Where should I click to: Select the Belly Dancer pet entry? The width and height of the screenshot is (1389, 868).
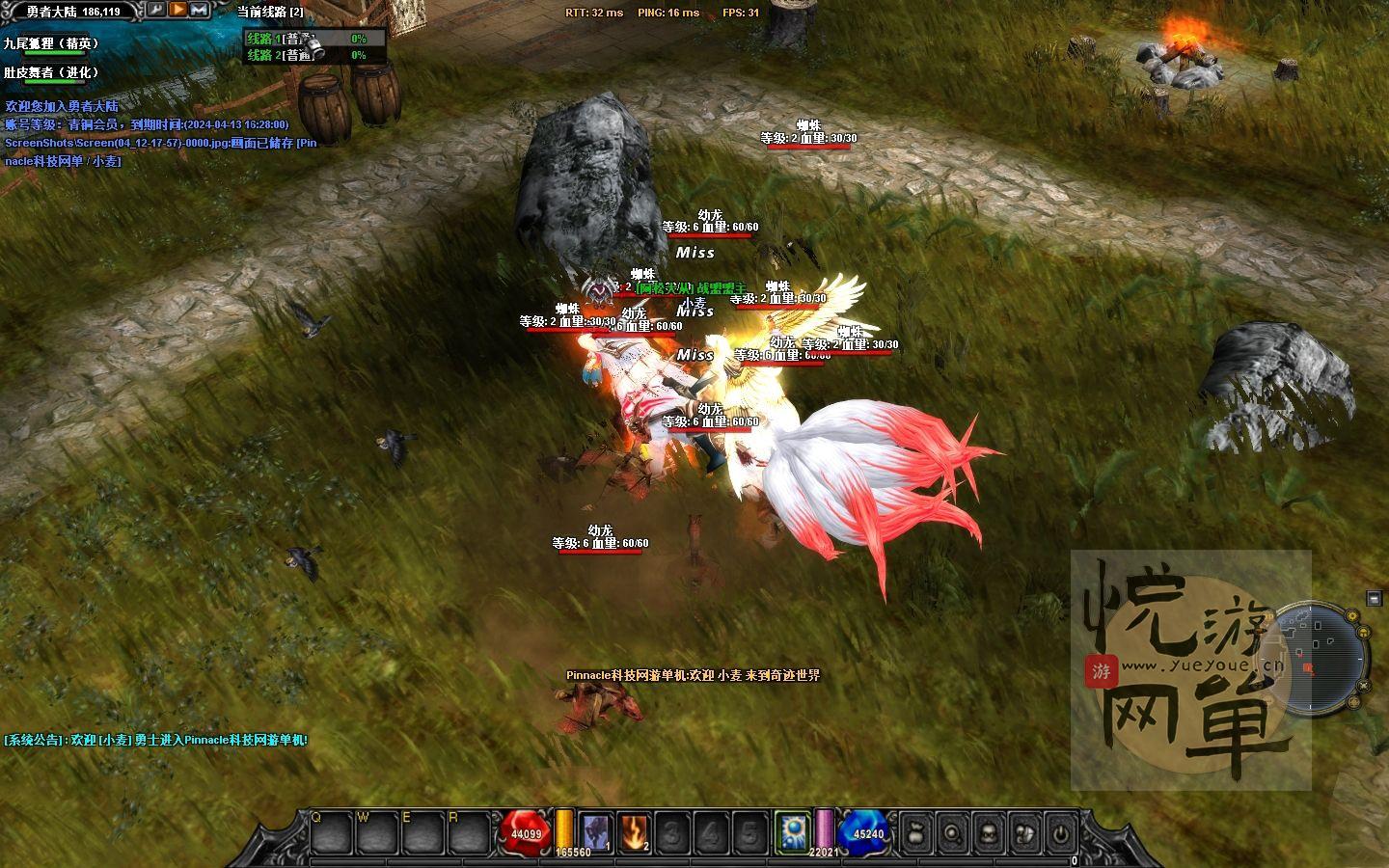pyautogui.click(x=51, y=72)
